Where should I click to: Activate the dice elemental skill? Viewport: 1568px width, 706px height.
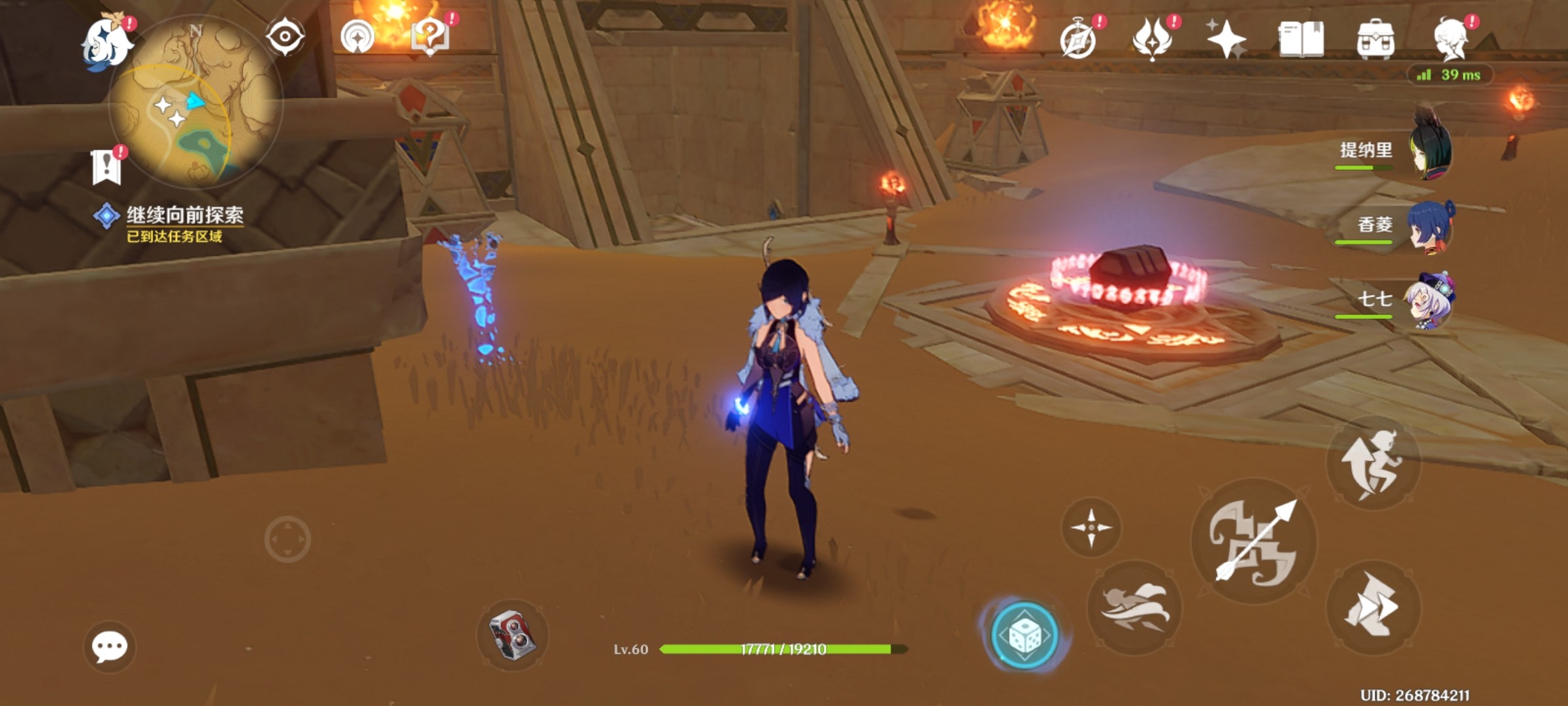(x=1024, y=634)
